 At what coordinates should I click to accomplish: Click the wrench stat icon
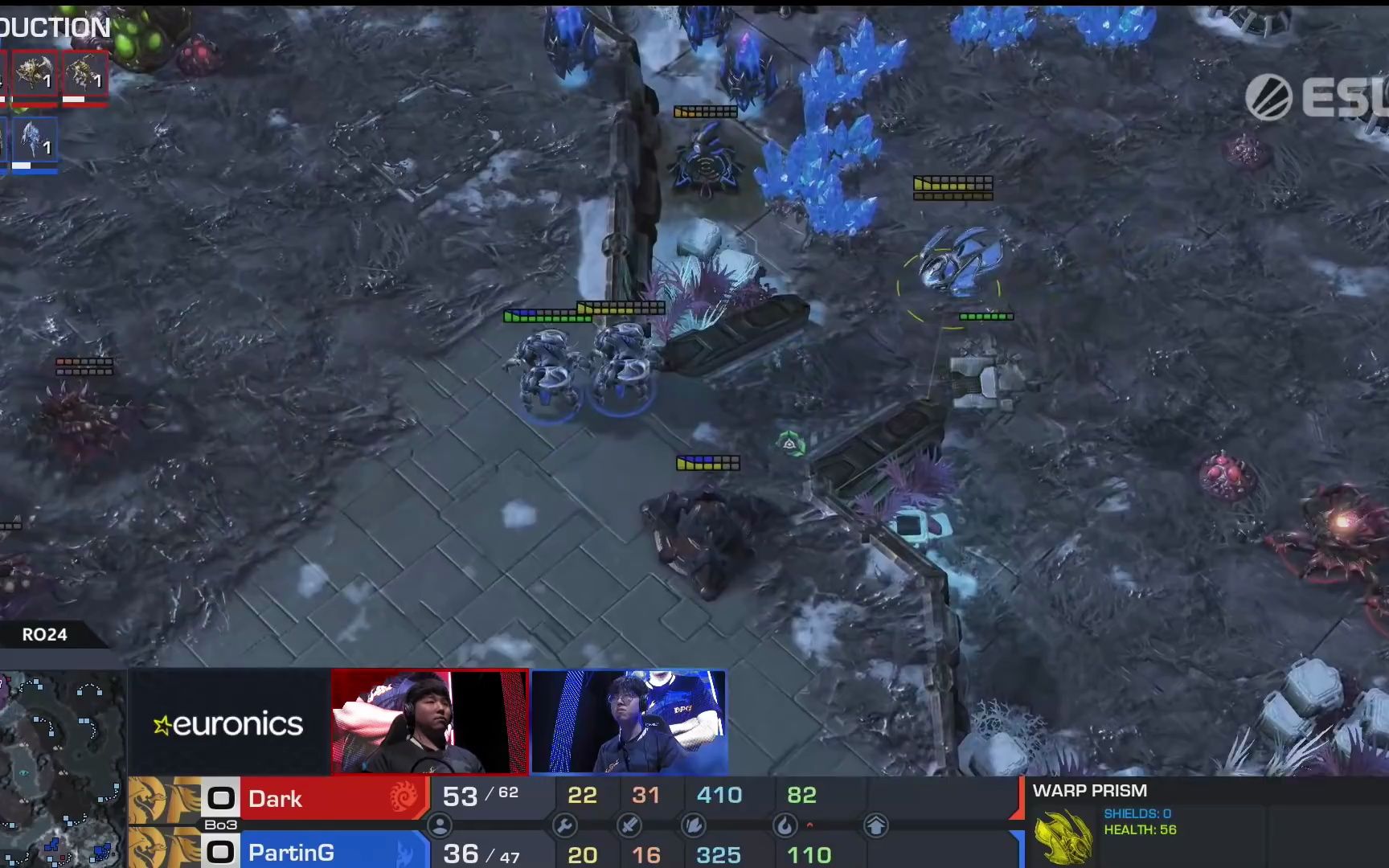pyautogui.click(x=564, y=825)
